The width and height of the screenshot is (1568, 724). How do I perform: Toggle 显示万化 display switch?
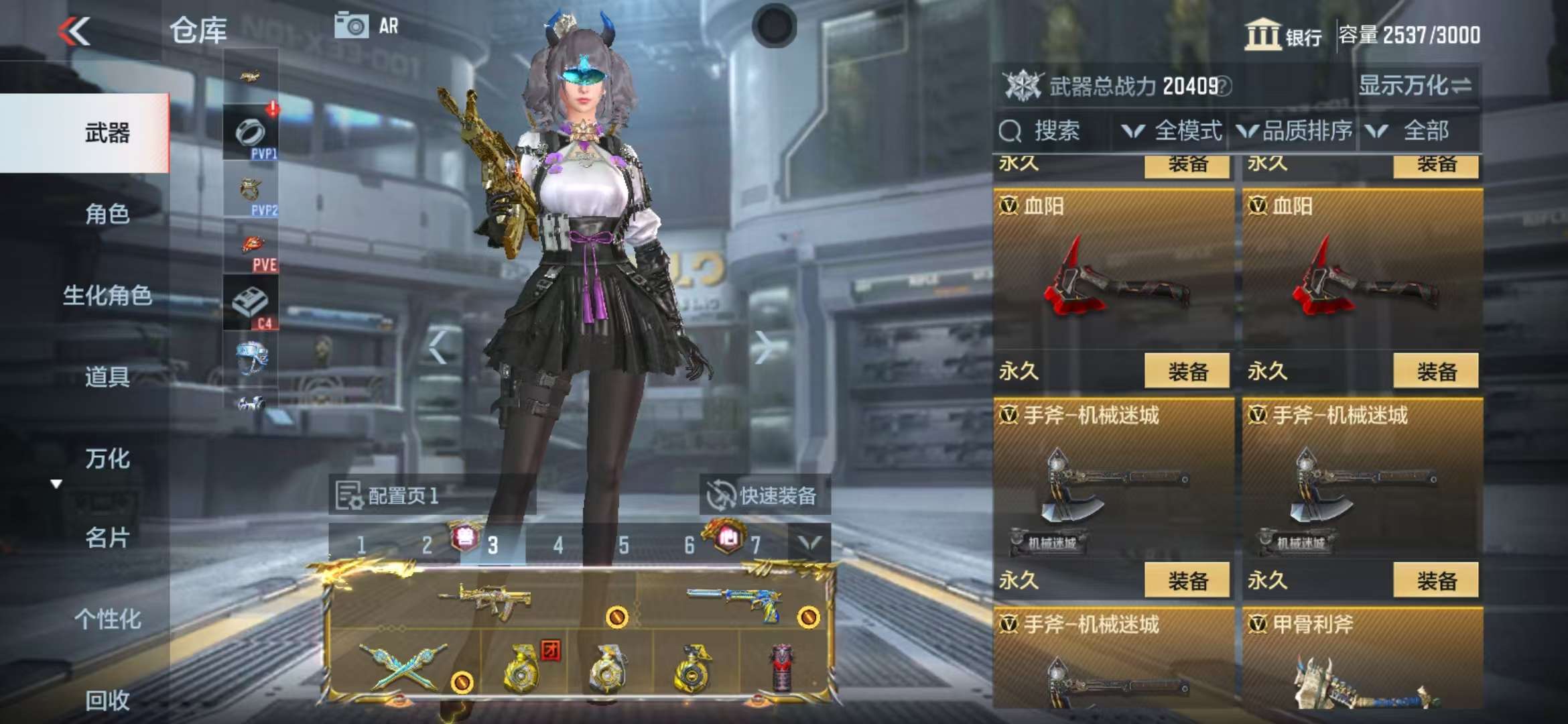pyautogui.click(x=1415, y=86)
